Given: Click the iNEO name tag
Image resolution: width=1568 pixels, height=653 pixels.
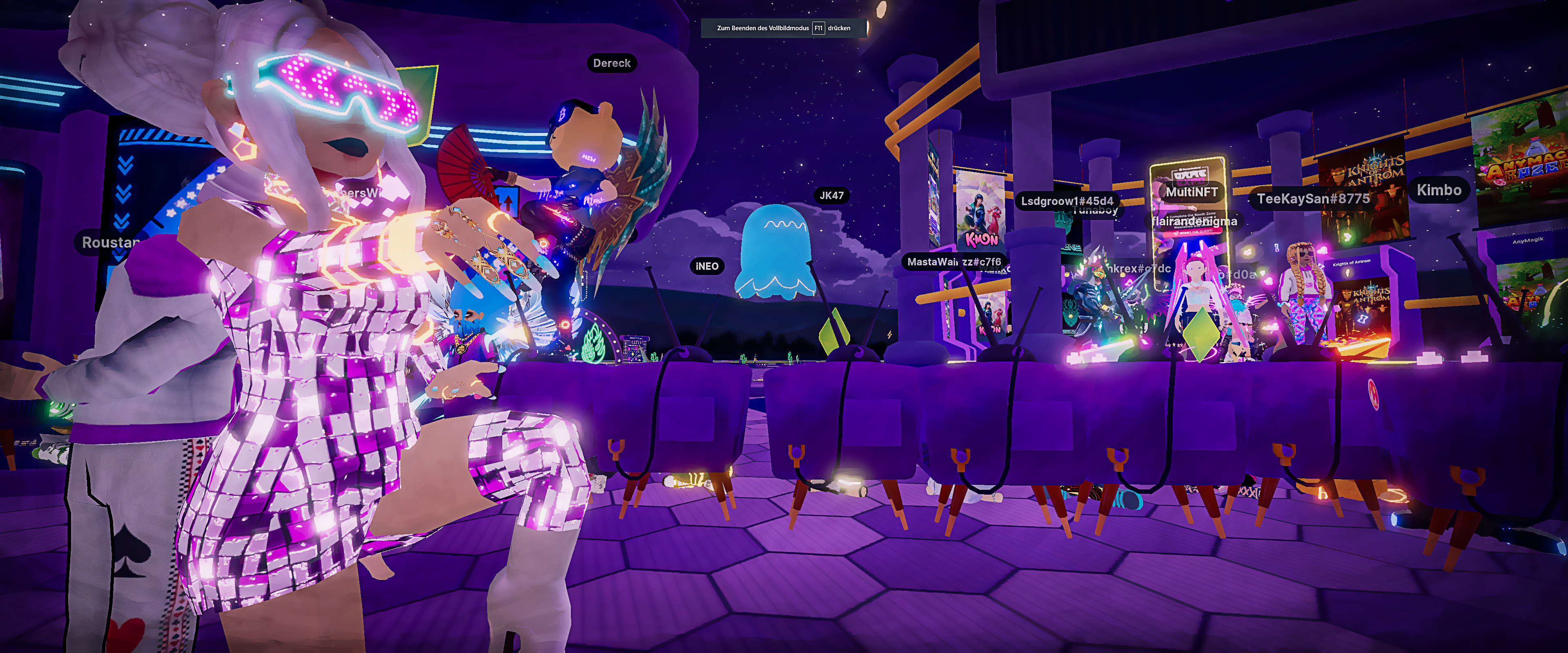Looking at the screenshot, I should (707, 266).
